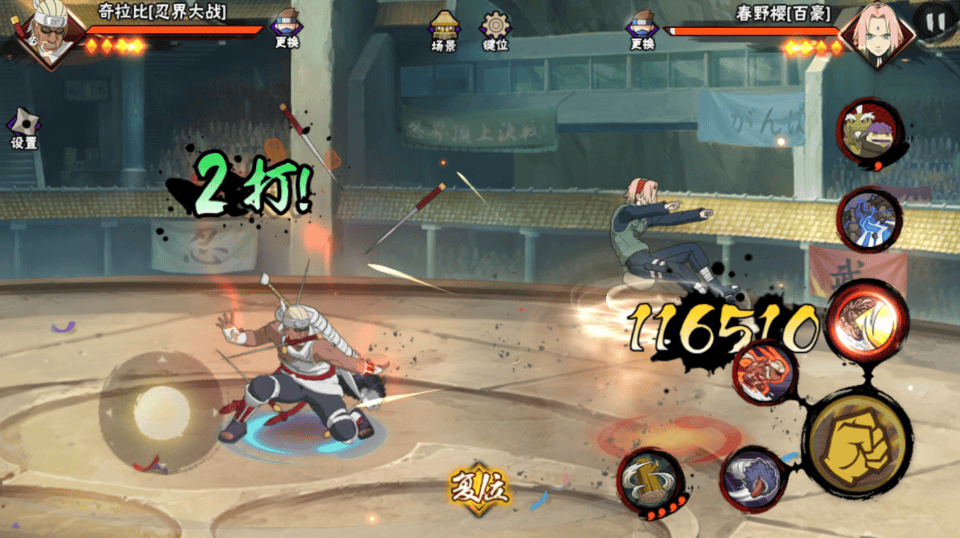
Task: Use the substitution log technique icon
Action: click(651, 480)
